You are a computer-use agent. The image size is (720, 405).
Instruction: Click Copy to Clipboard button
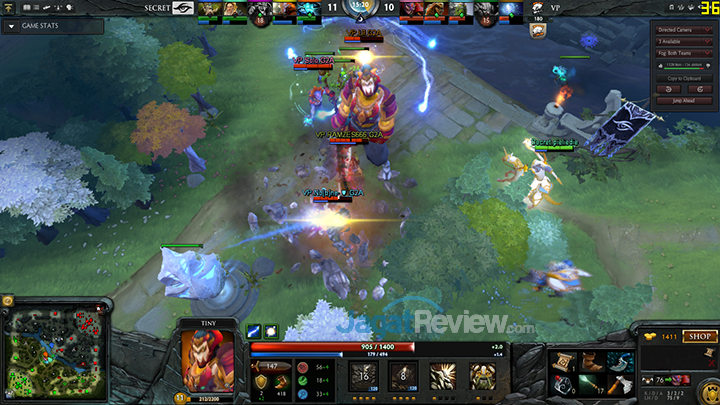[684, 77]
